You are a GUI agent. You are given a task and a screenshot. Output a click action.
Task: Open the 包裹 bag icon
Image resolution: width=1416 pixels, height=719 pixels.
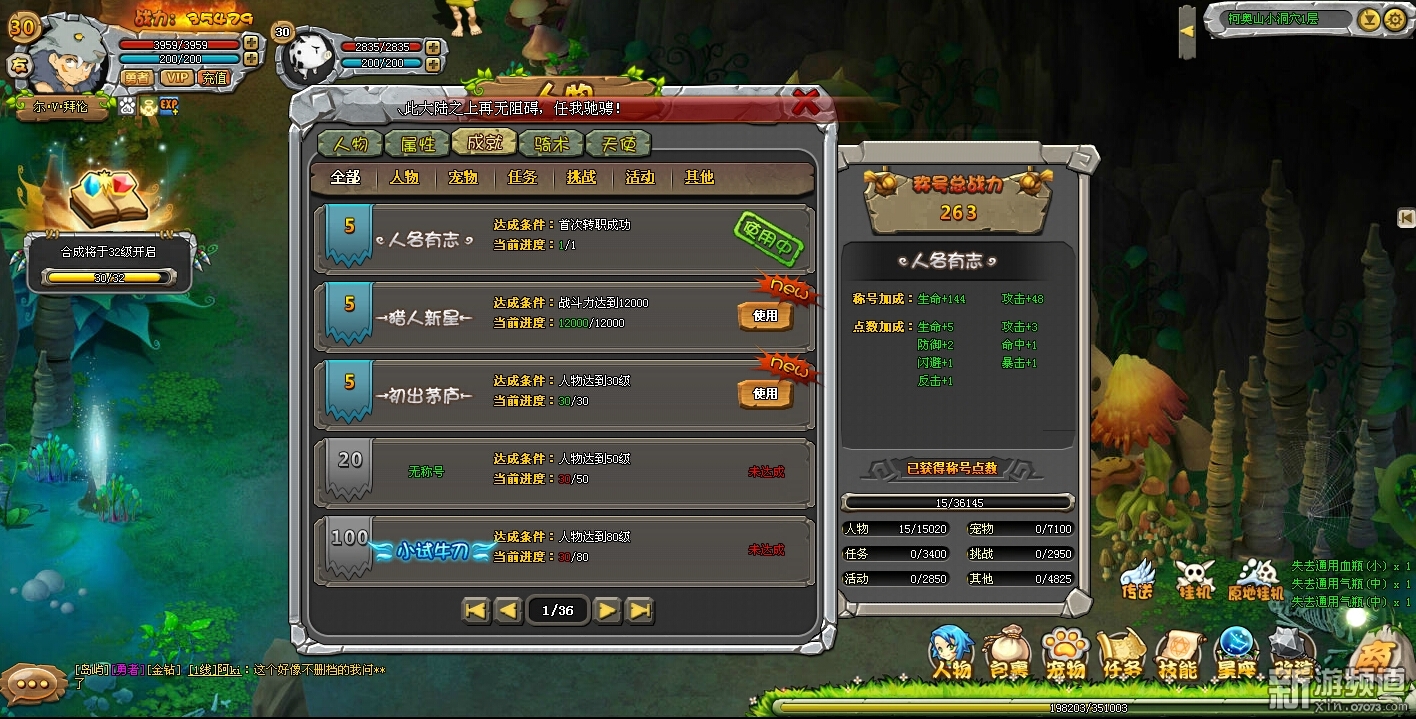click(1007, 655)
